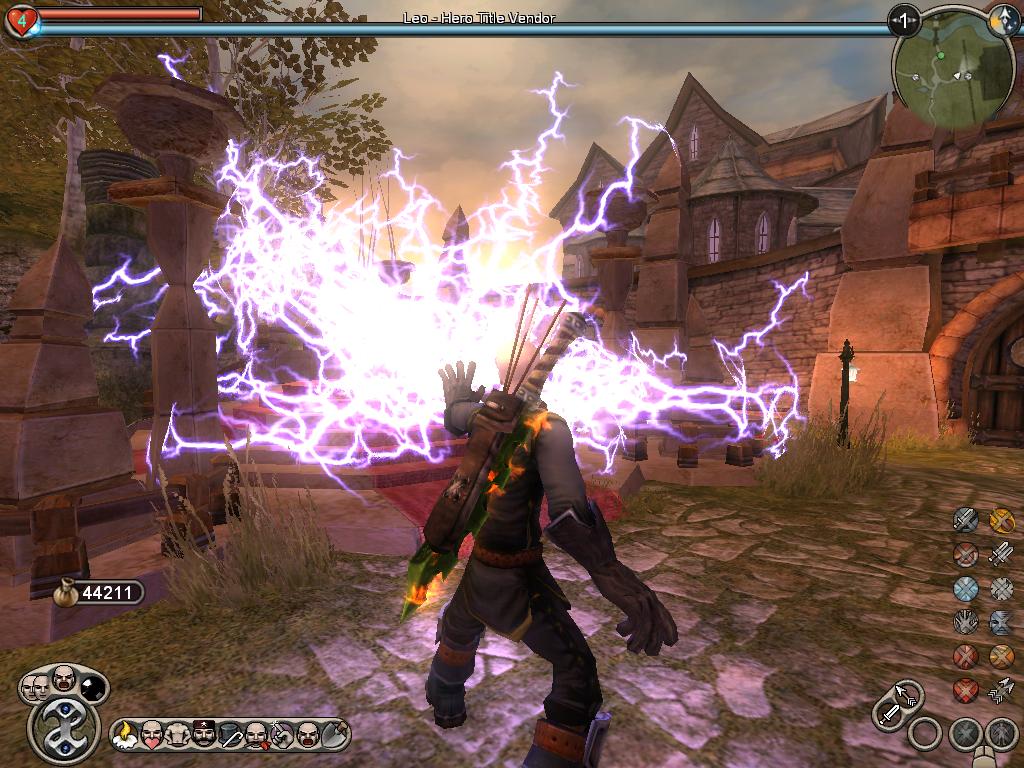The height and width of the screenshot is (768, 1024).
Task: Select the heart flirt expression
Action: pos(151,735)
